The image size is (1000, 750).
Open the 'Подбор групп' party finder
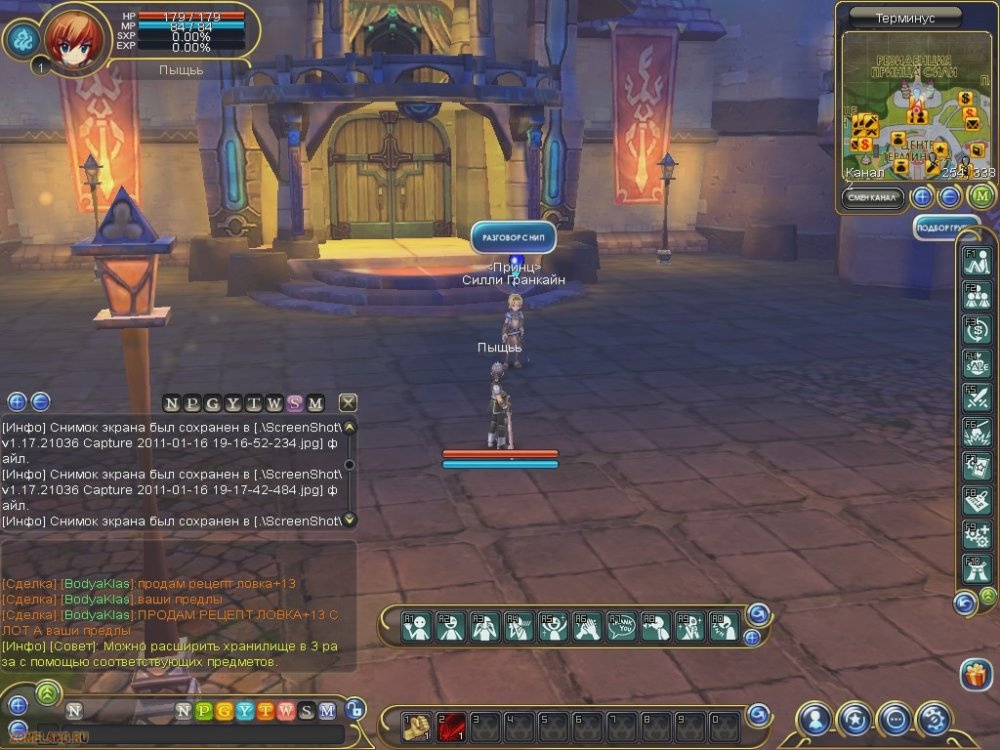pos(946,228)
